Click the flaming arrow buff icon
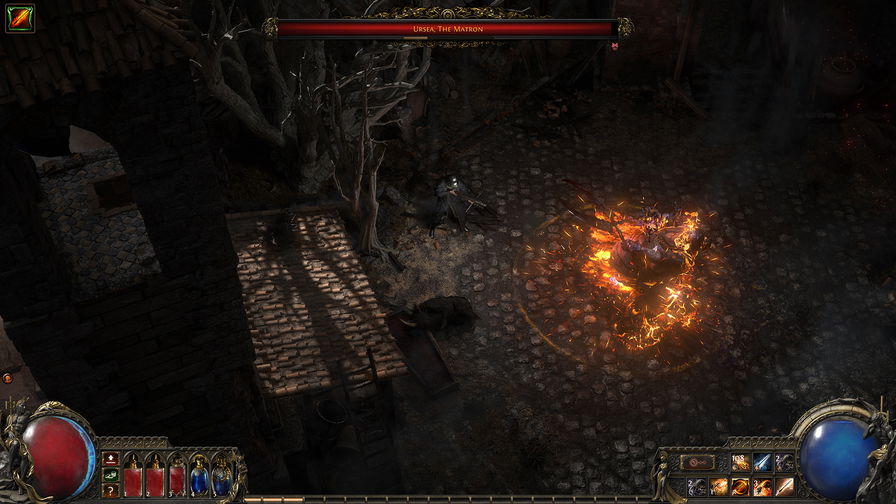 point(19,18)
